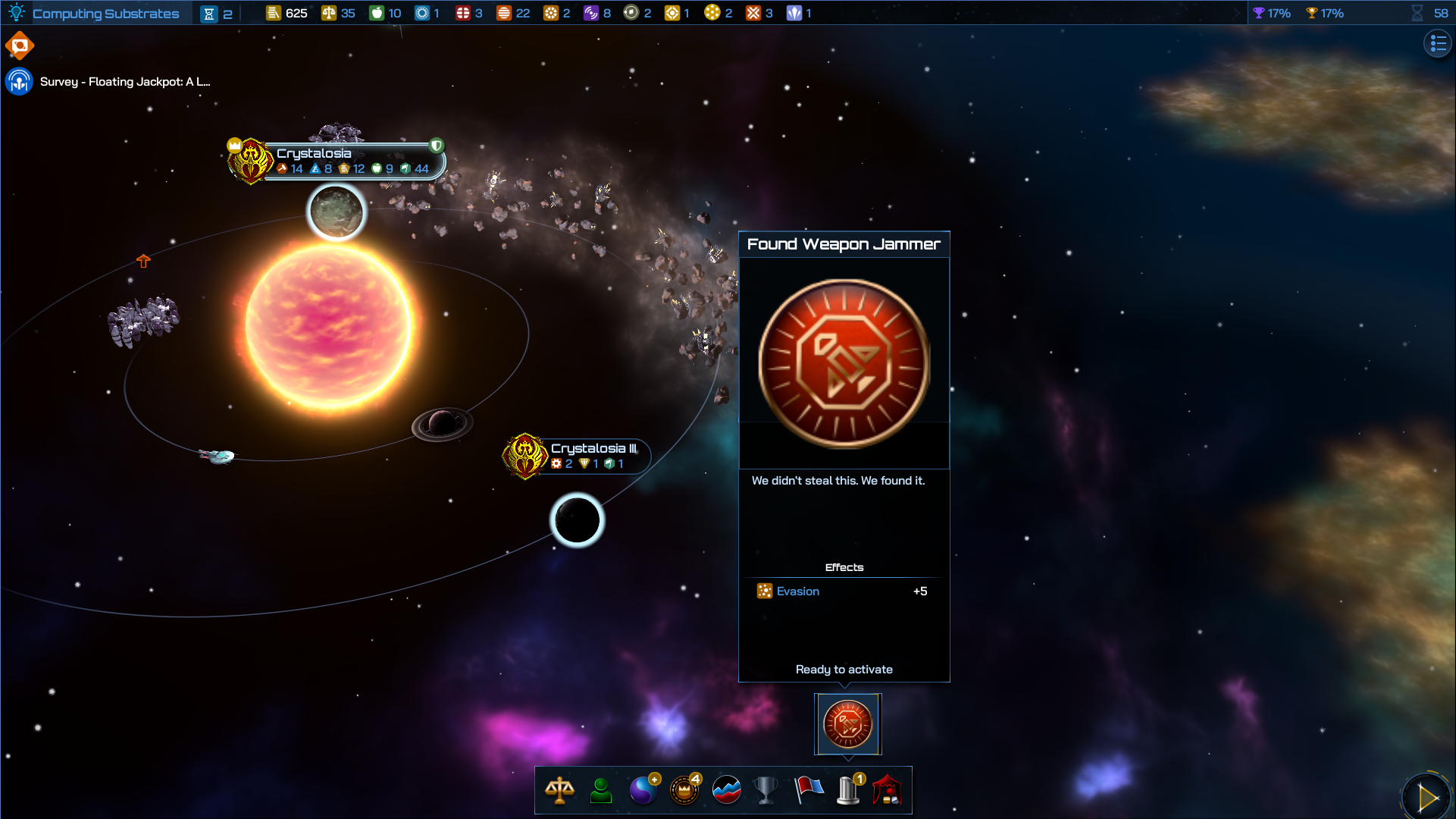Screen dimensions: 1456x819
Task: Open the Computing Substrates research item
Action: point(106,13)
